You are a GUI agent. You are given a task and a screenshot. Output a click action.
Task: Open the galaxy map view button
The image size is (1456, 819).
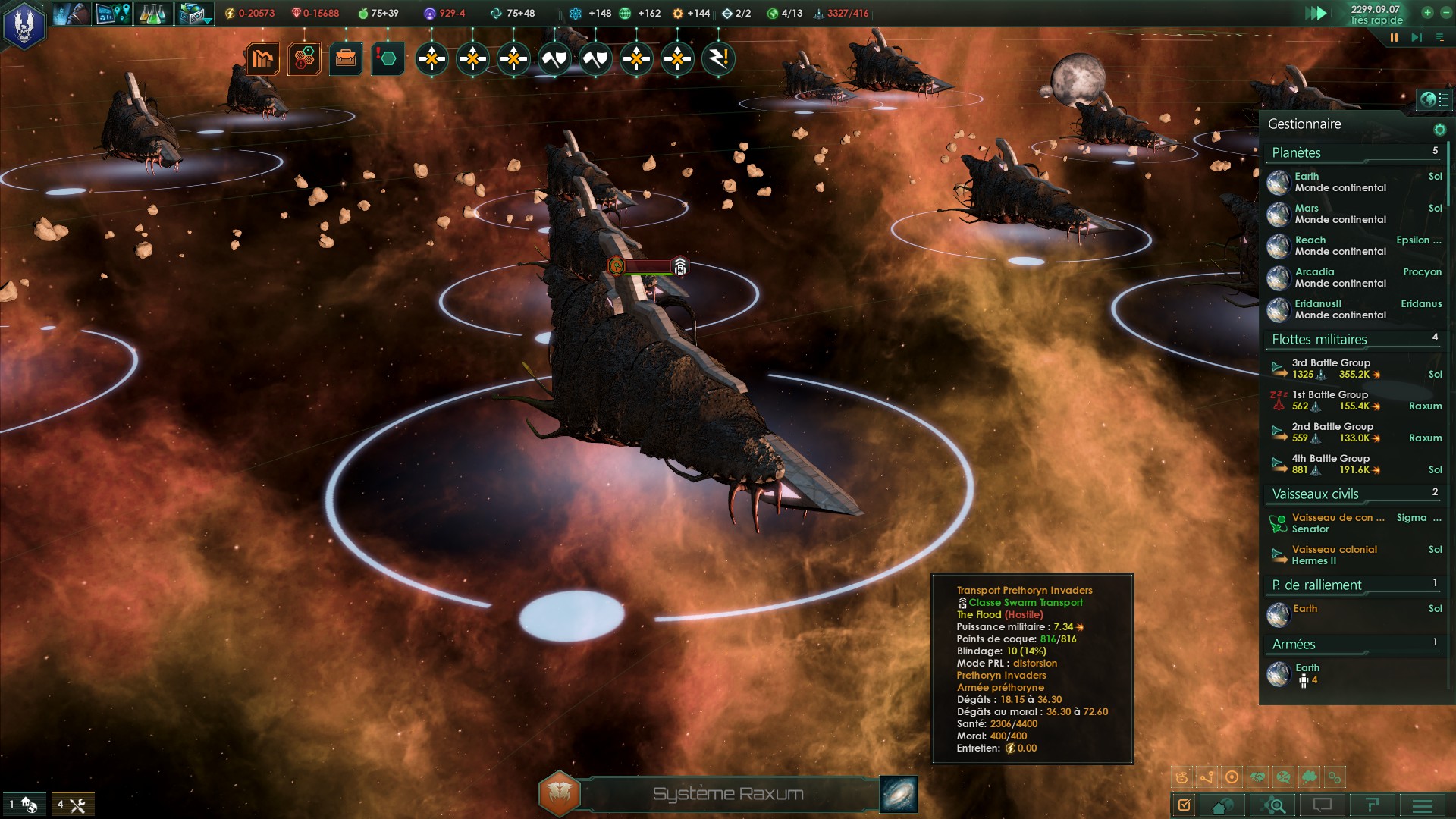[x=899, y=794]
